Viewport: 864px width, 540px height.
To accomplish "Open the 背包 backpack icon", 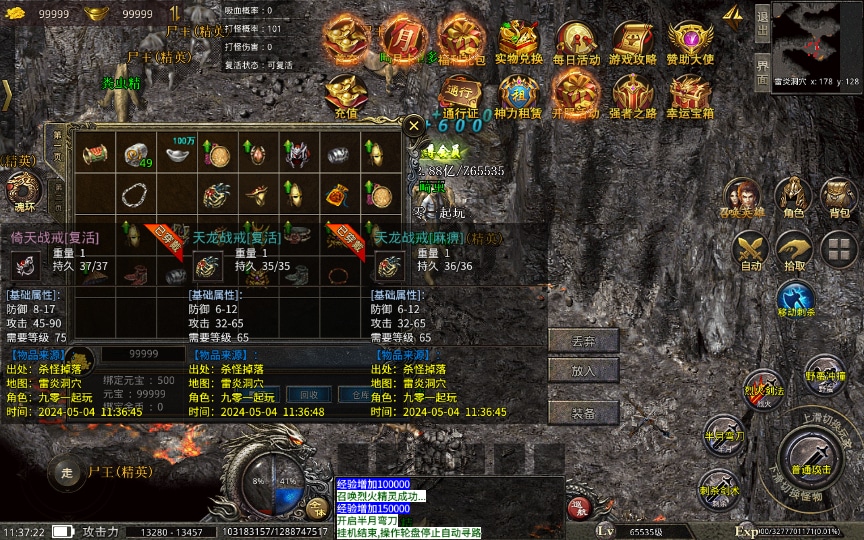I will tap(838, 196).
